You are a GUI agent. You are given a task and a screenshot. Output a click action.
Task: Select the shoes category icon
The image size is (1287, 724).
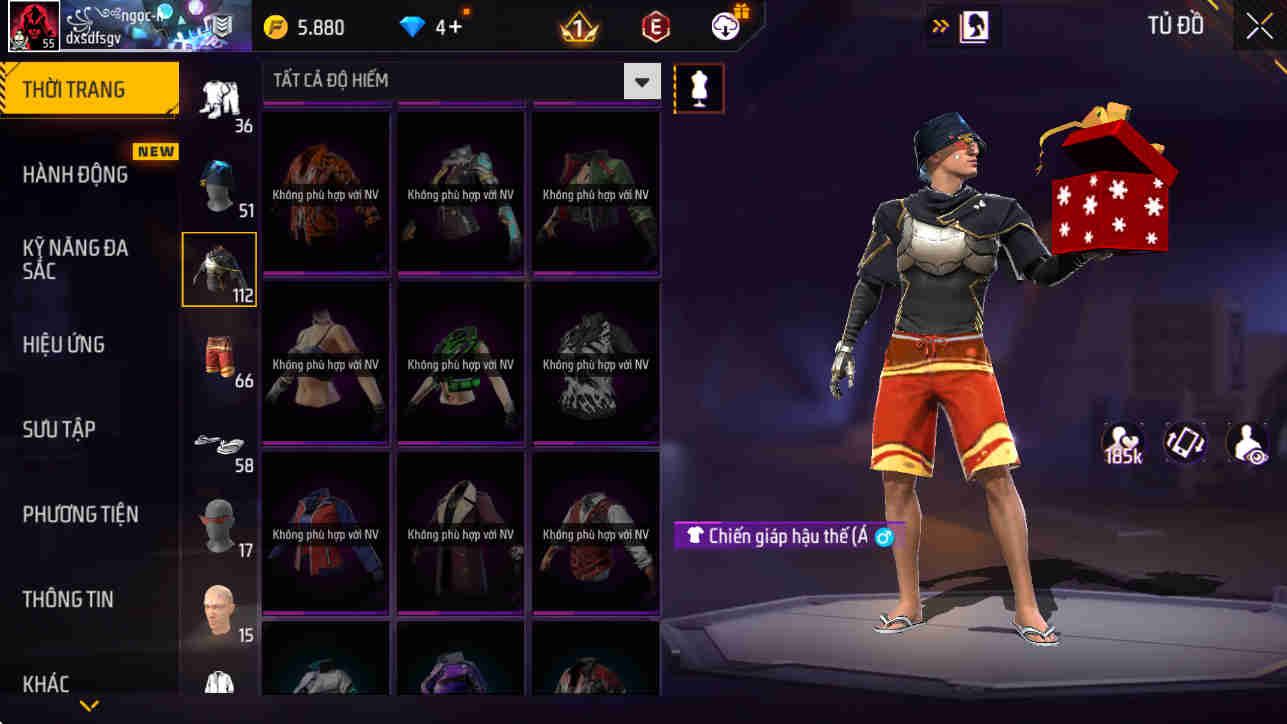click(x=219, y=440)
